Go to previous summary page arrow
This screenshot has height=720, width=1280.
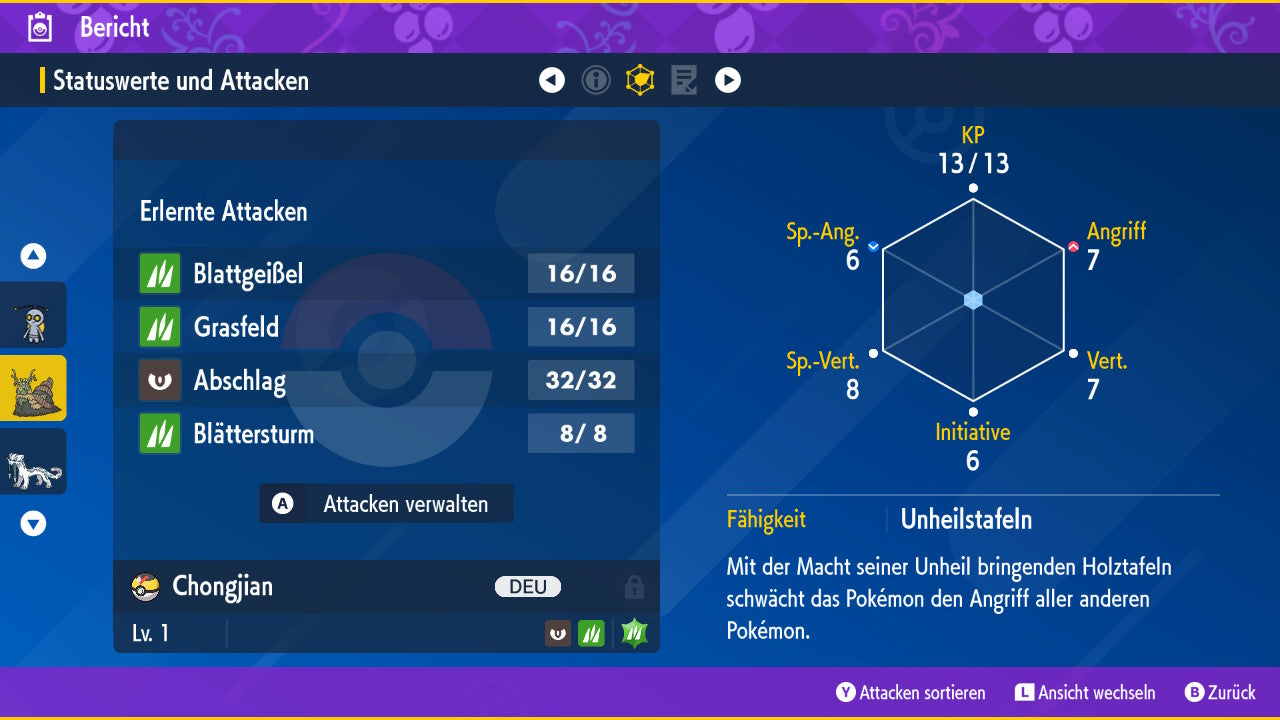[552, 80]
